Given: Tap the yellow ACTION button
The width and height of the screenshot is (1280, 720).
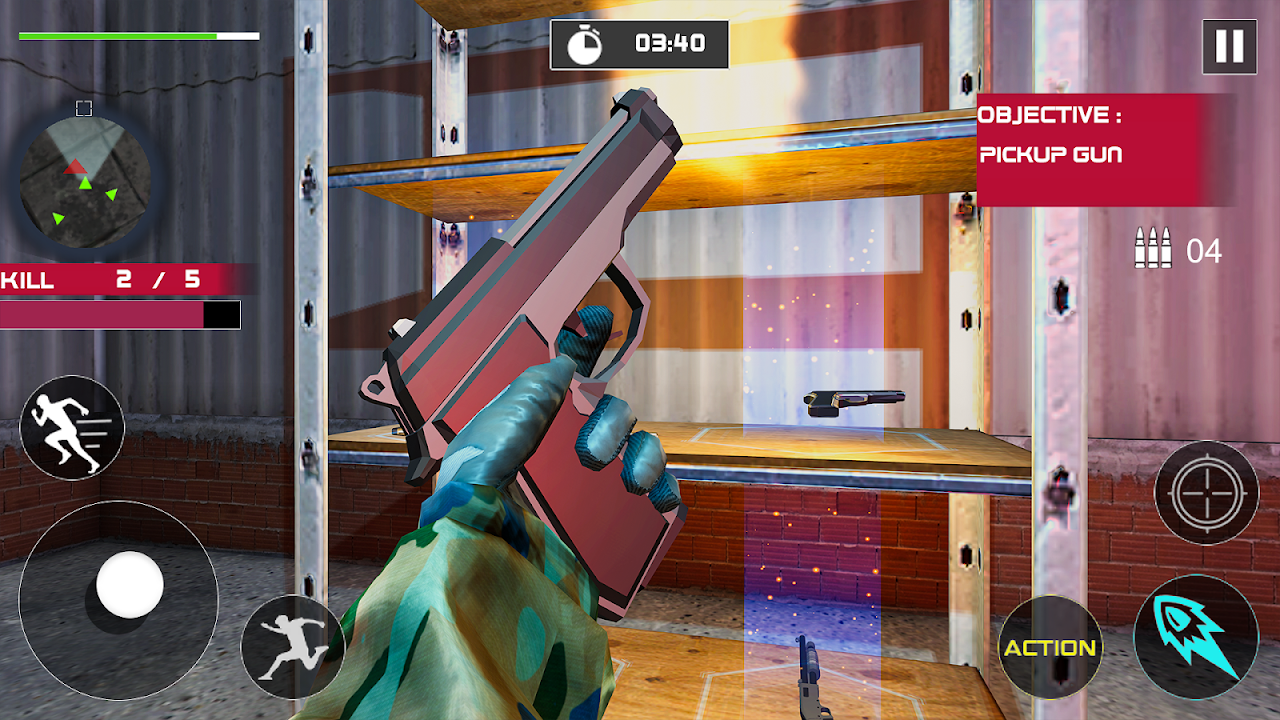Looking at the screenshot, I should point(1050,647).
